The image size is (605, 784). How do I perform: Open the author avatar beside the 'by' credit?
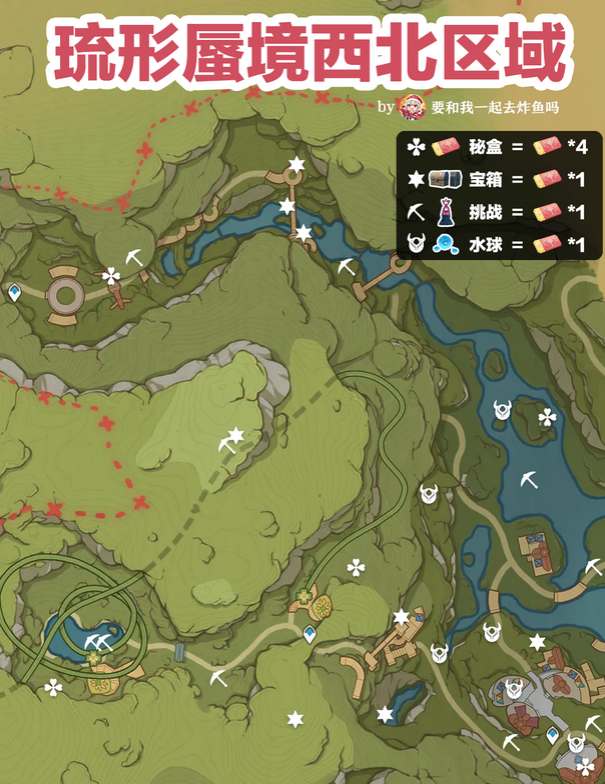pos(411,106)
